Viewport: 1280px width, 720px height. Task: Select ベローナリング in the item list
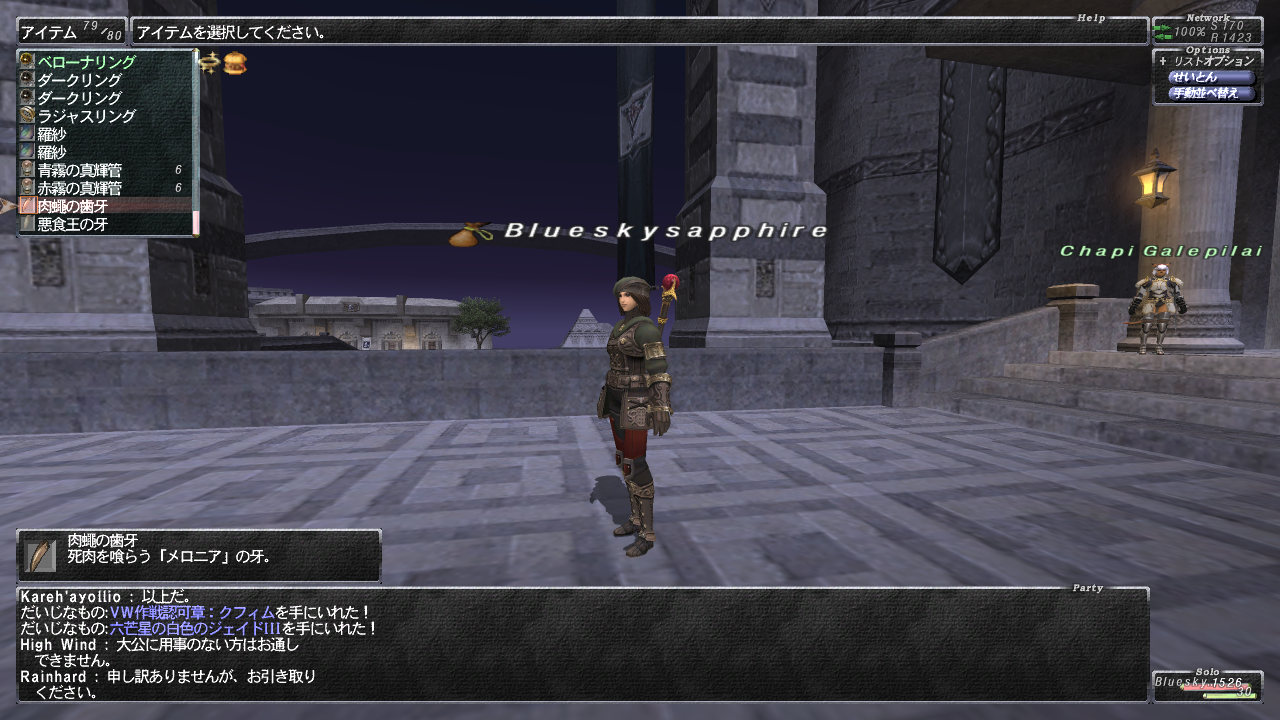[x=86, y=62]
